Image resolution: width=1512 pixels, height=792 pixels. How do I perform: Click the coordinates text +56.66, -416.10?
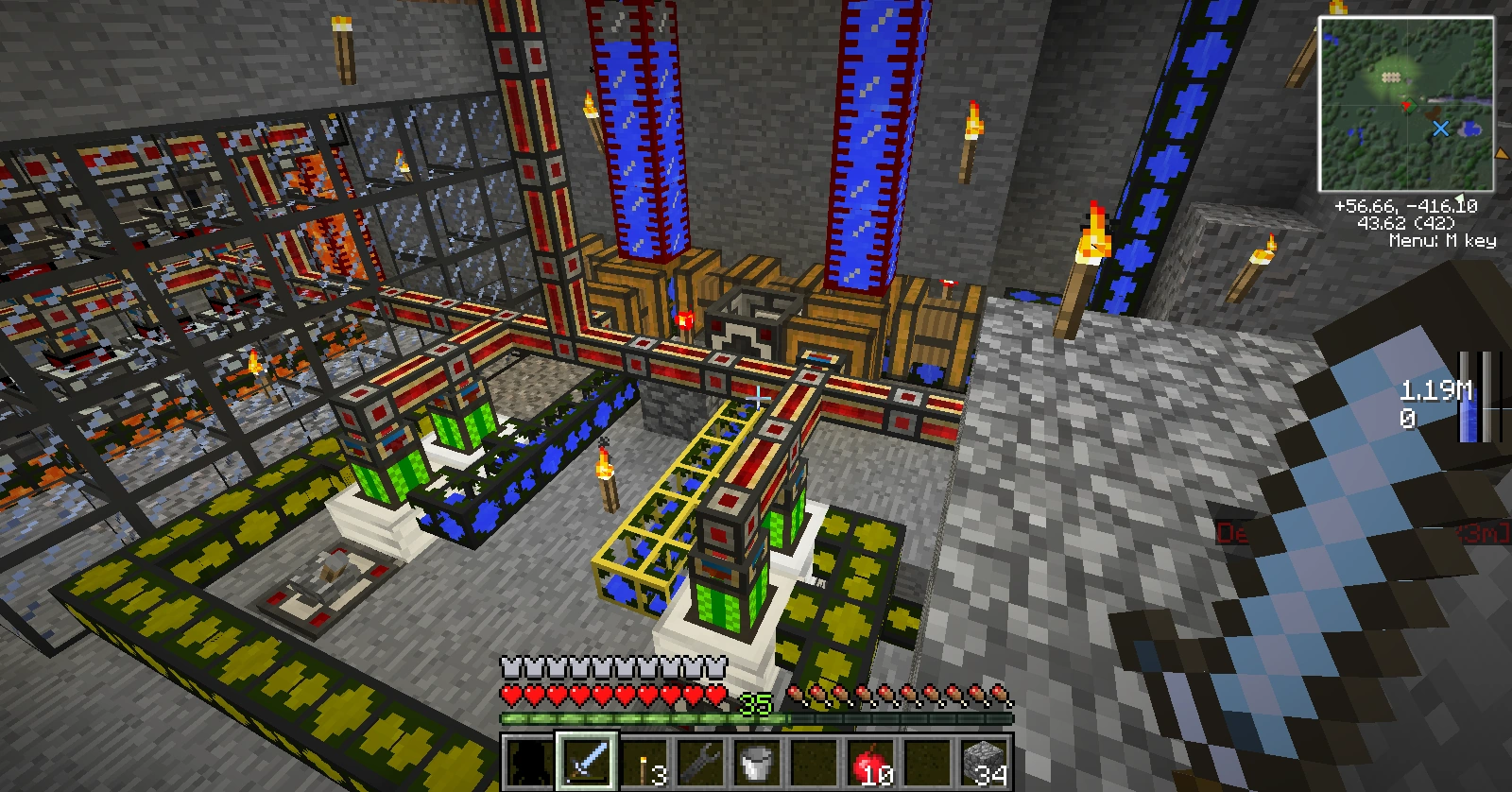click(x=1405, y=206)
